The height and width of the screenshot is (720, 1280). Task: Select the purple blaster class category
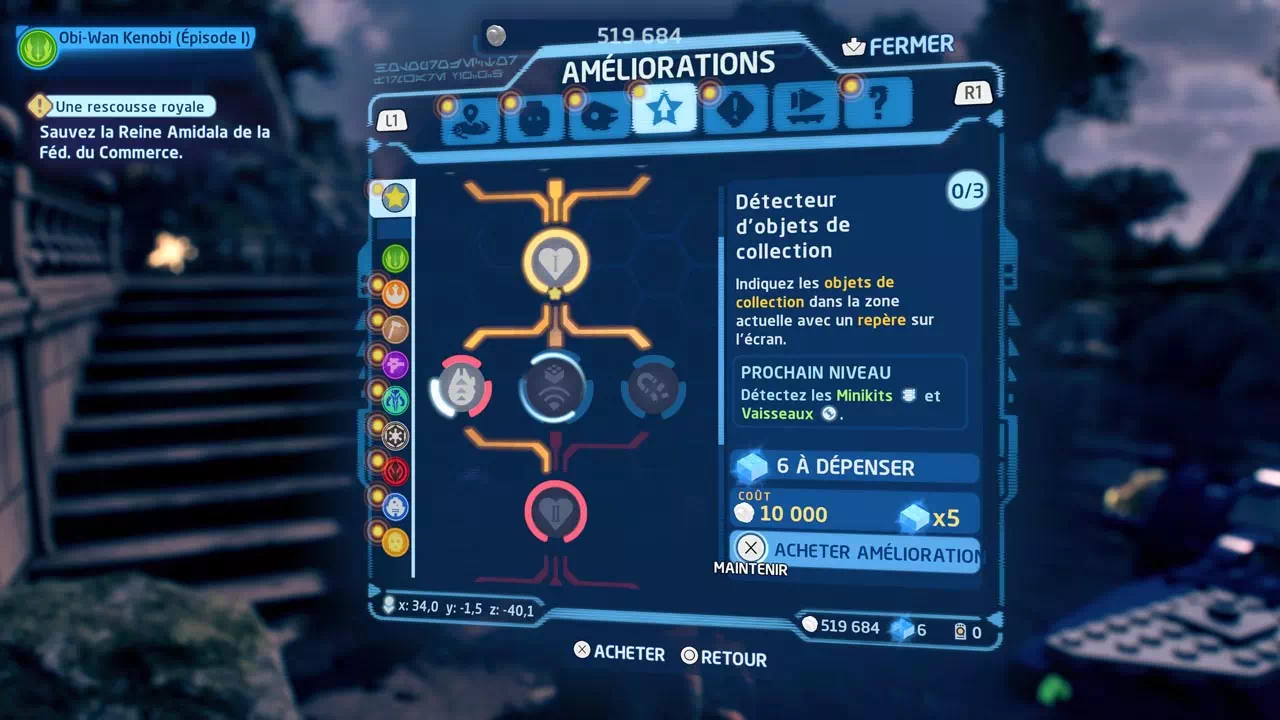pyautogui.click(x=395, y=364)
